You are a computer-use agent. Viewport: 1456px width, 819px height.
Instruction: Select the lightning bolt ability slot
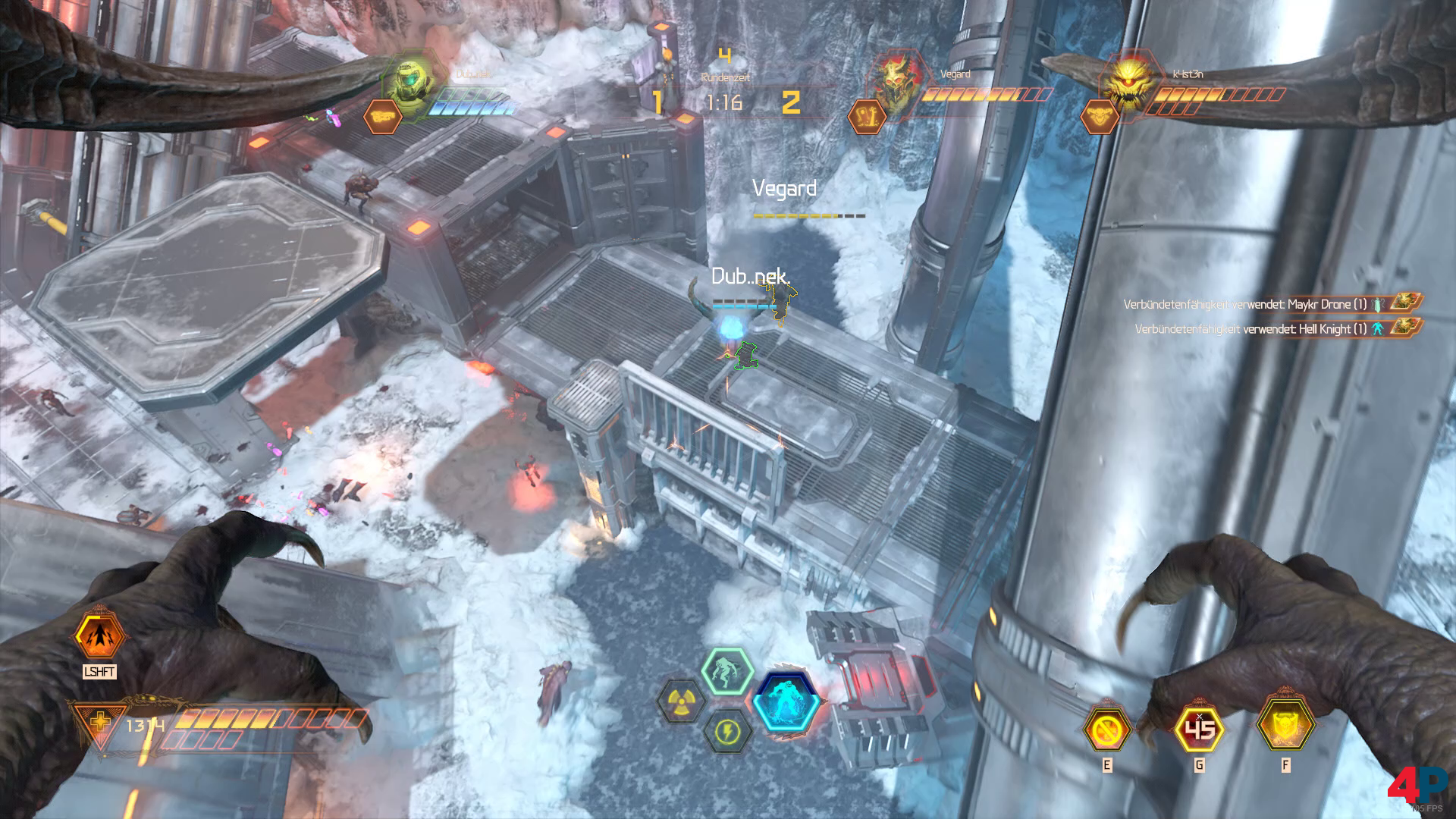727,732
